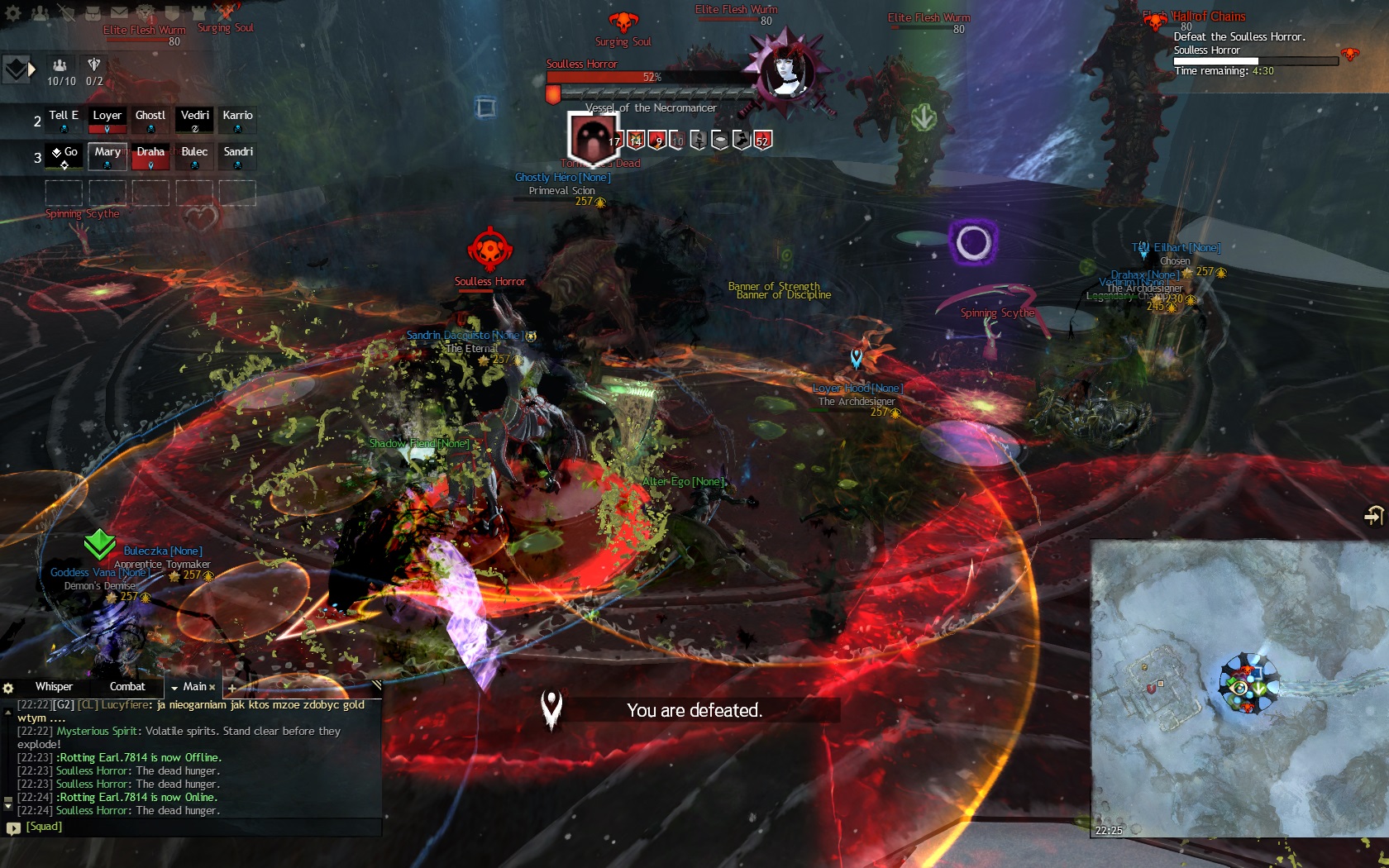Open the World vs World castle icon
The width and height of the screenshot is (1389, 868).
coord(198,12)
